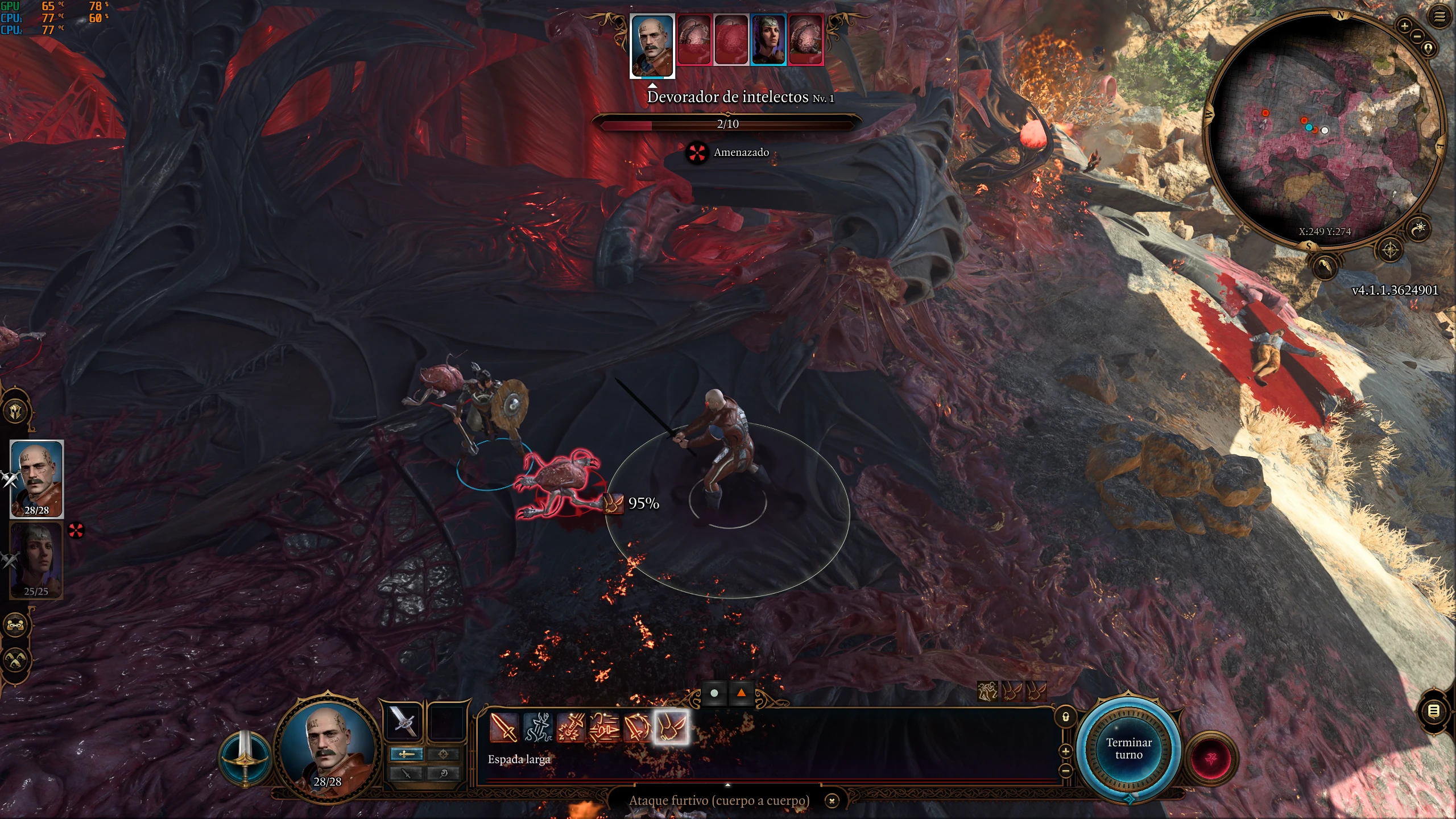Select the bald character's party portrait
The width and height of the screenshot is (1456, 819).
[x=36, y=478]
